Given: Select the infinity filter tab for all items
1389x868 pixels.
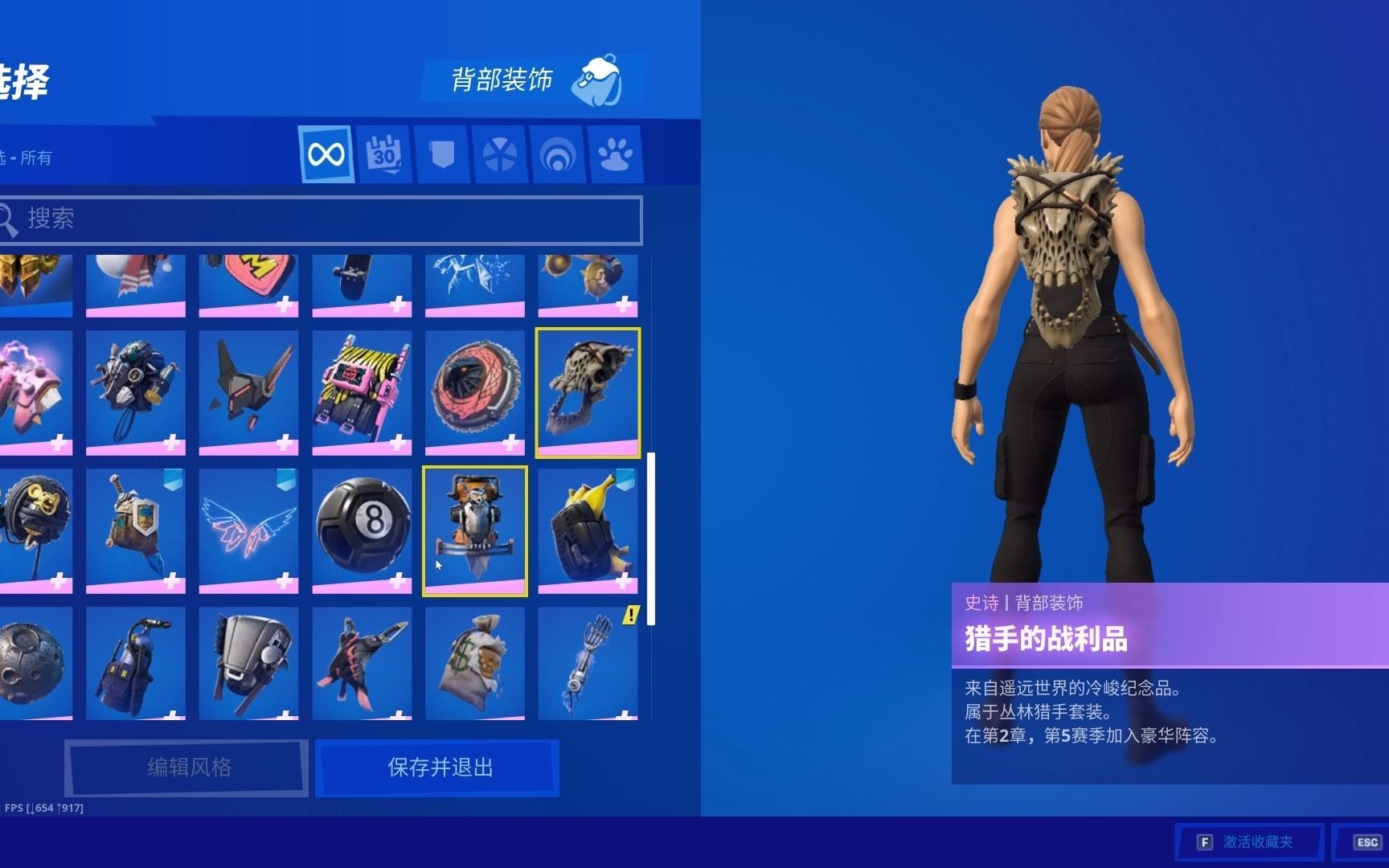Looking at the screenshot, I should click(326, 154).
